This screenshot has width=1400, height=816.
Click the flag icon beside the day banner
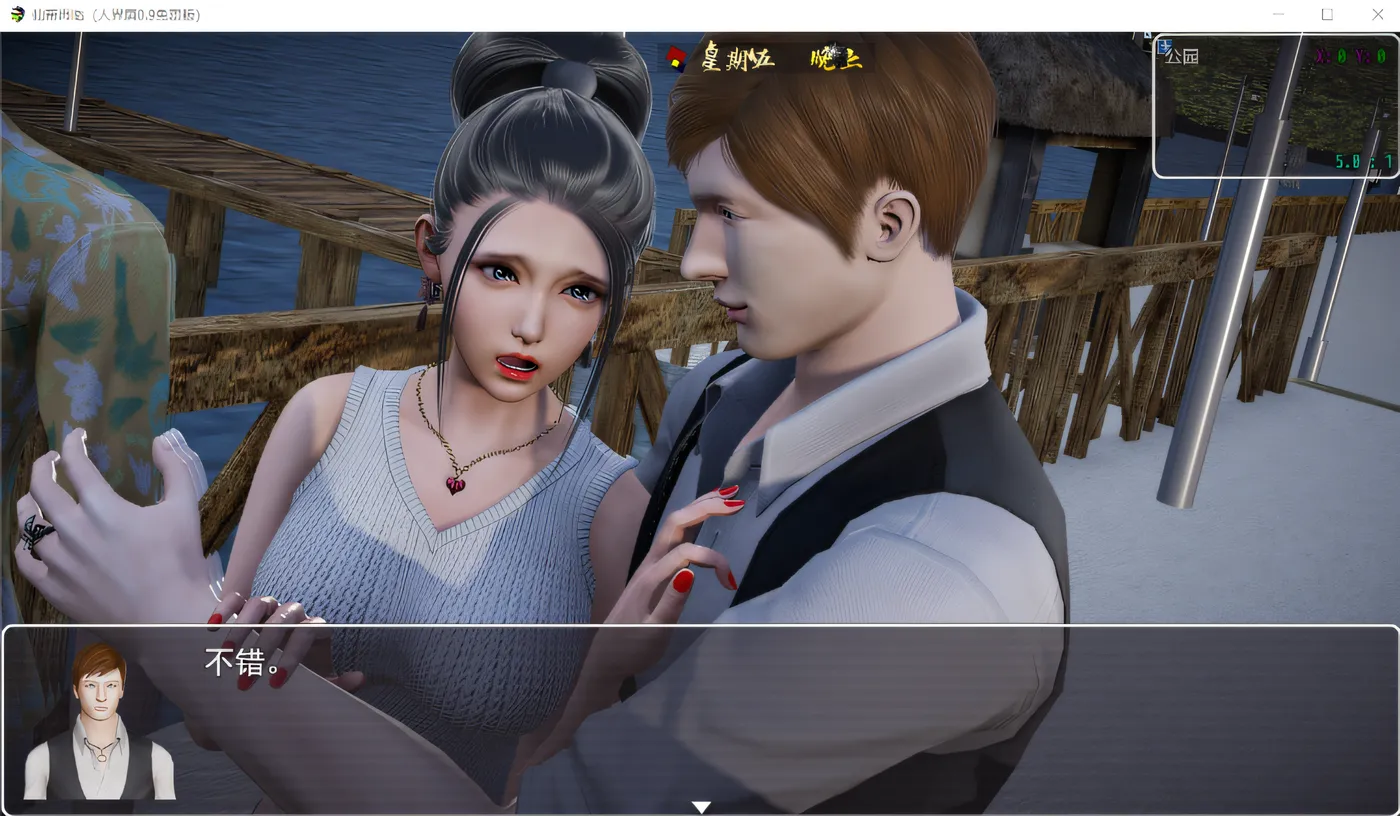pos(676,59)
